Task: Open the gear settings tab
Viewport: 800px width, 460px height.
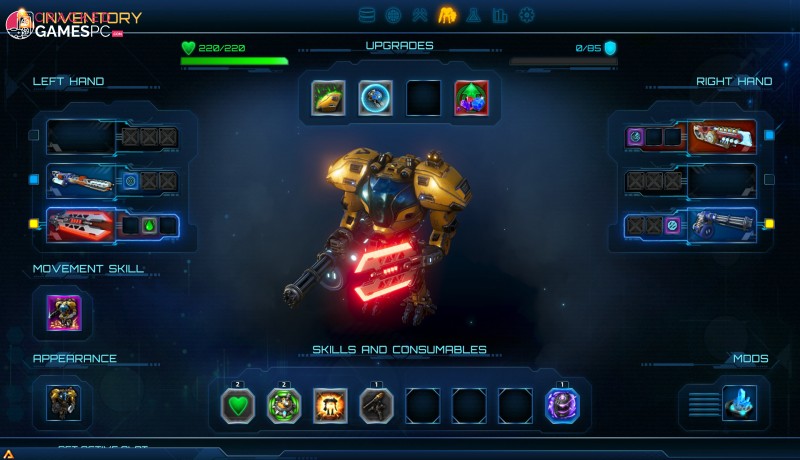Action: (527, 15)
